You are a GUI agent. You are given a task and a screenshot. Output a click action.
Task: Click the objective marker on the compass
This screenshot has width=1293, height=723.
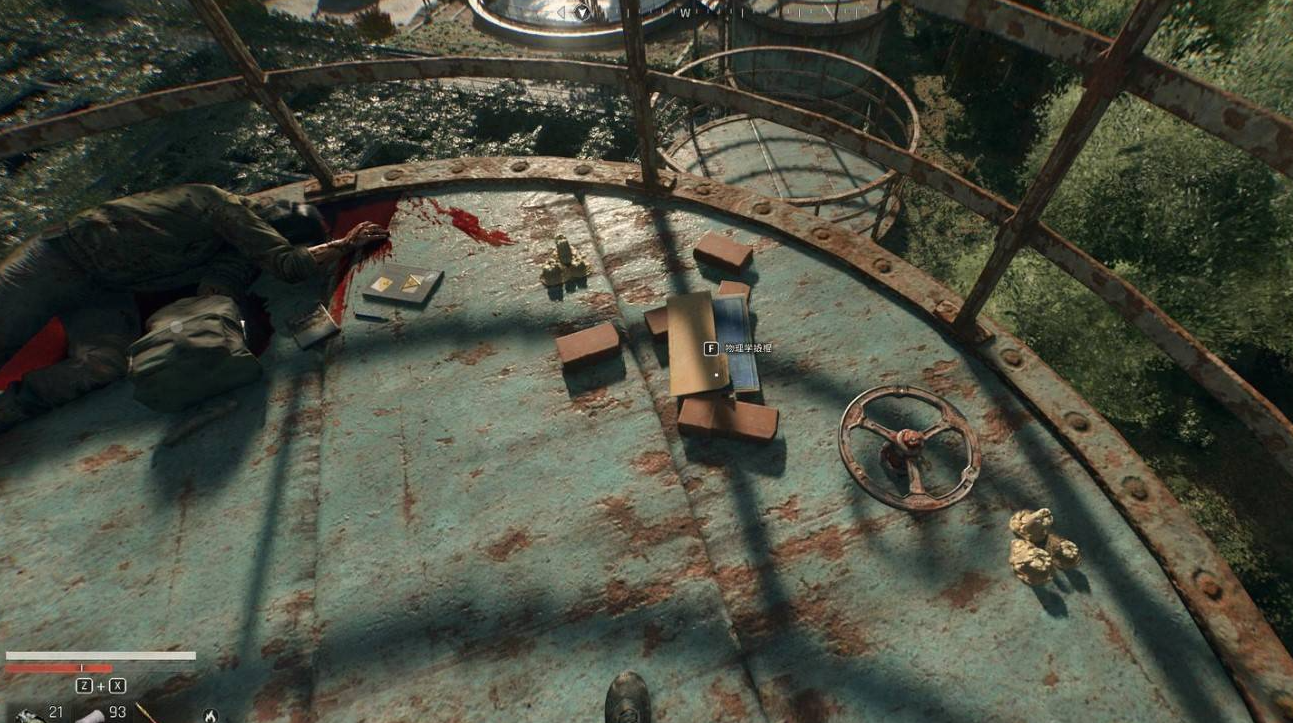tap(583, 11)
